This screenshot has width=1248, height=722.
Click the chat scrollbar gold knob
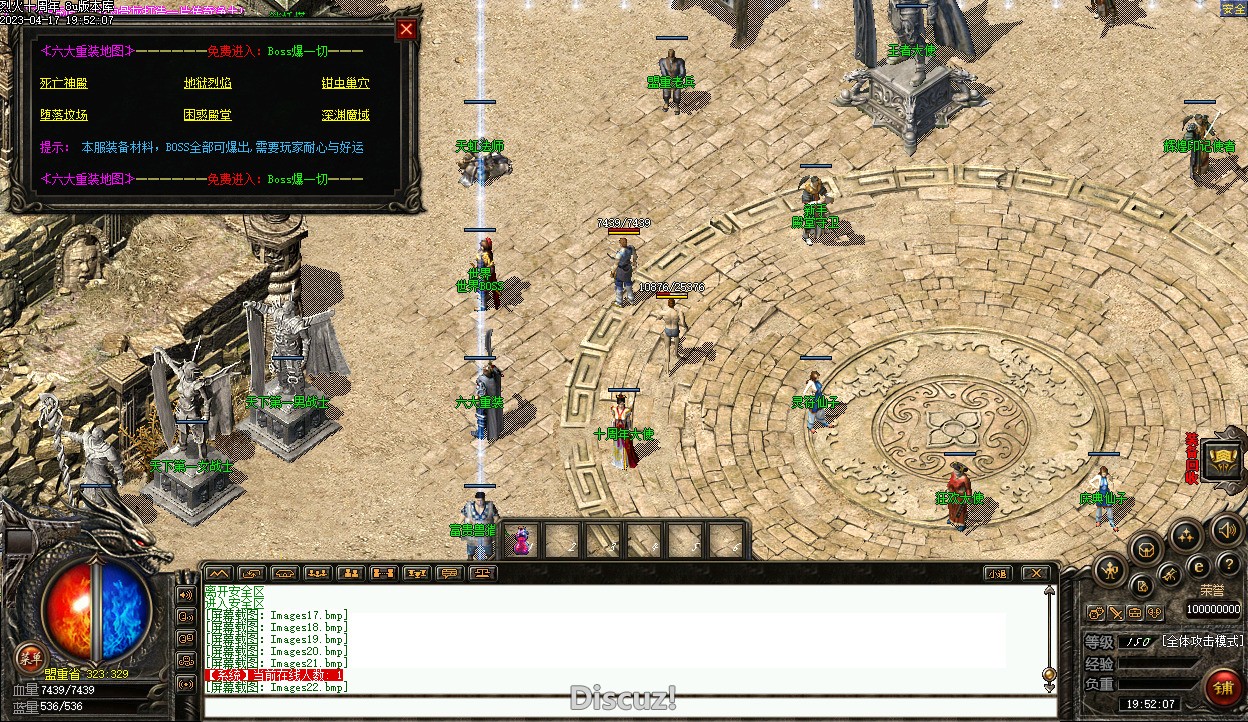pyautogui.click(x=1049, y=674)
